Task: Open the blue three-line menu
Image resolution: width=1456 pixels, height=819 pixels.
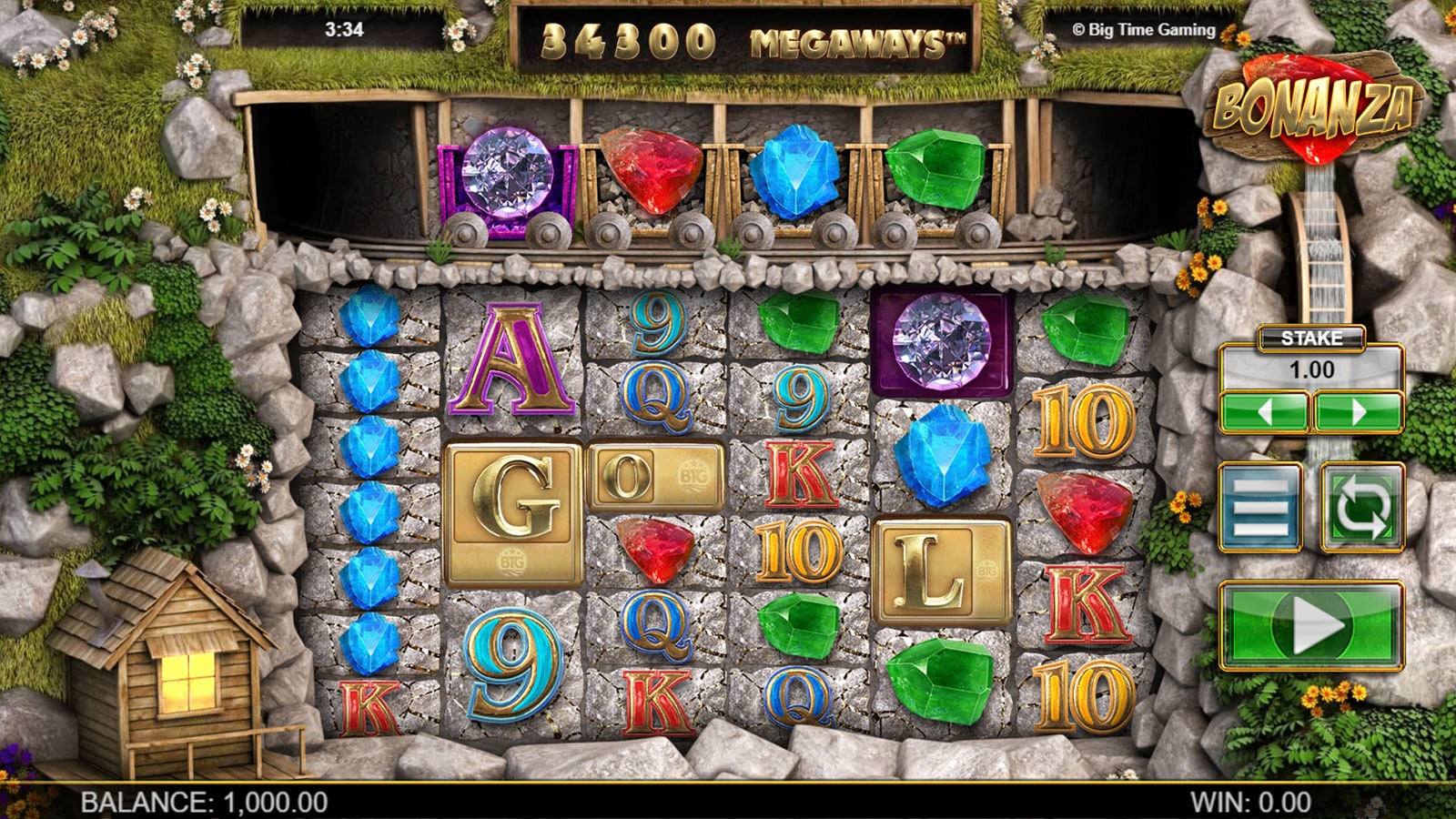Action: [x=1260, y=507]
